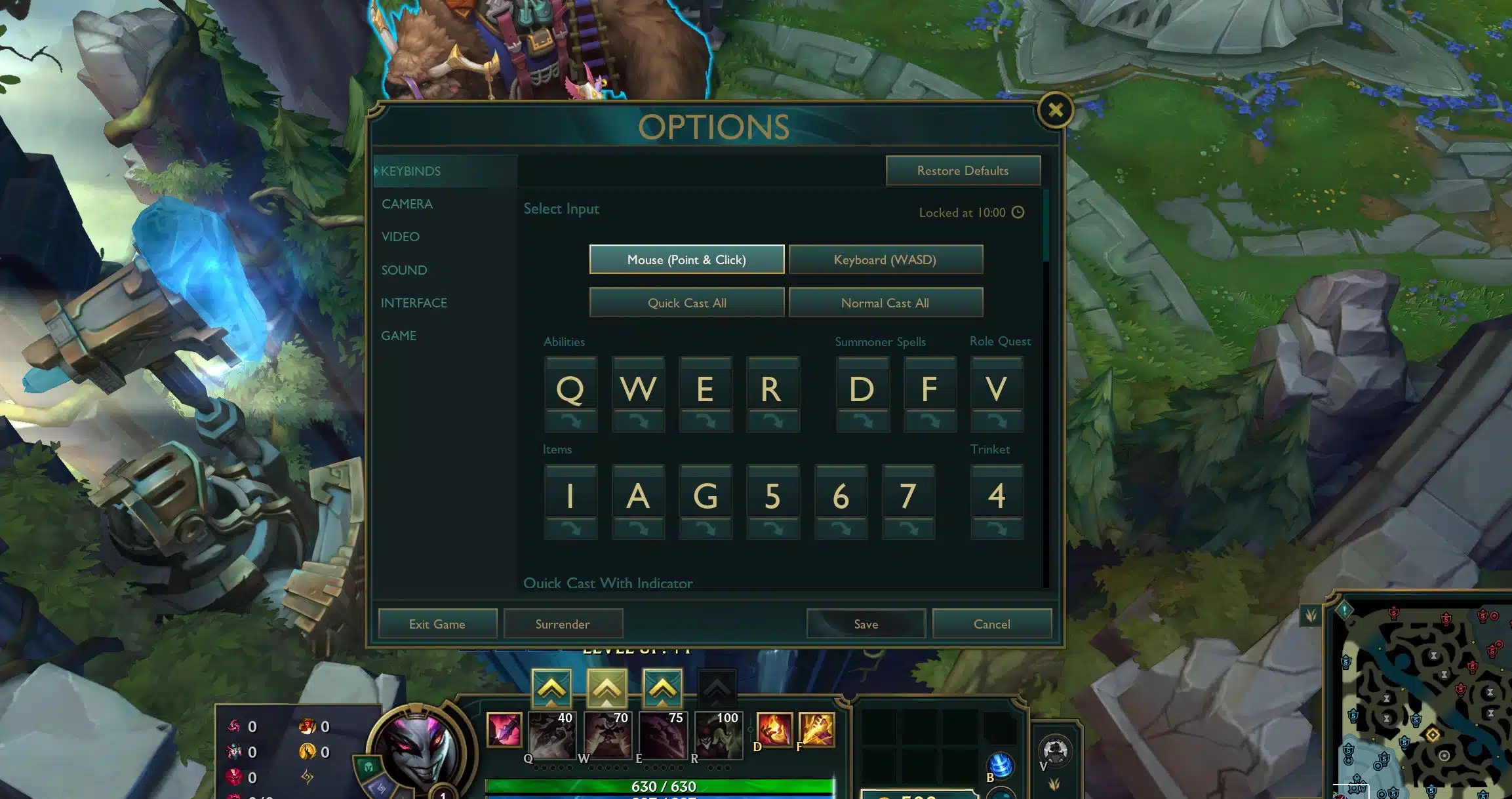Click the locked camera clock icon
Viewport: 1512px width, 799px height.
coord(1018,212)
